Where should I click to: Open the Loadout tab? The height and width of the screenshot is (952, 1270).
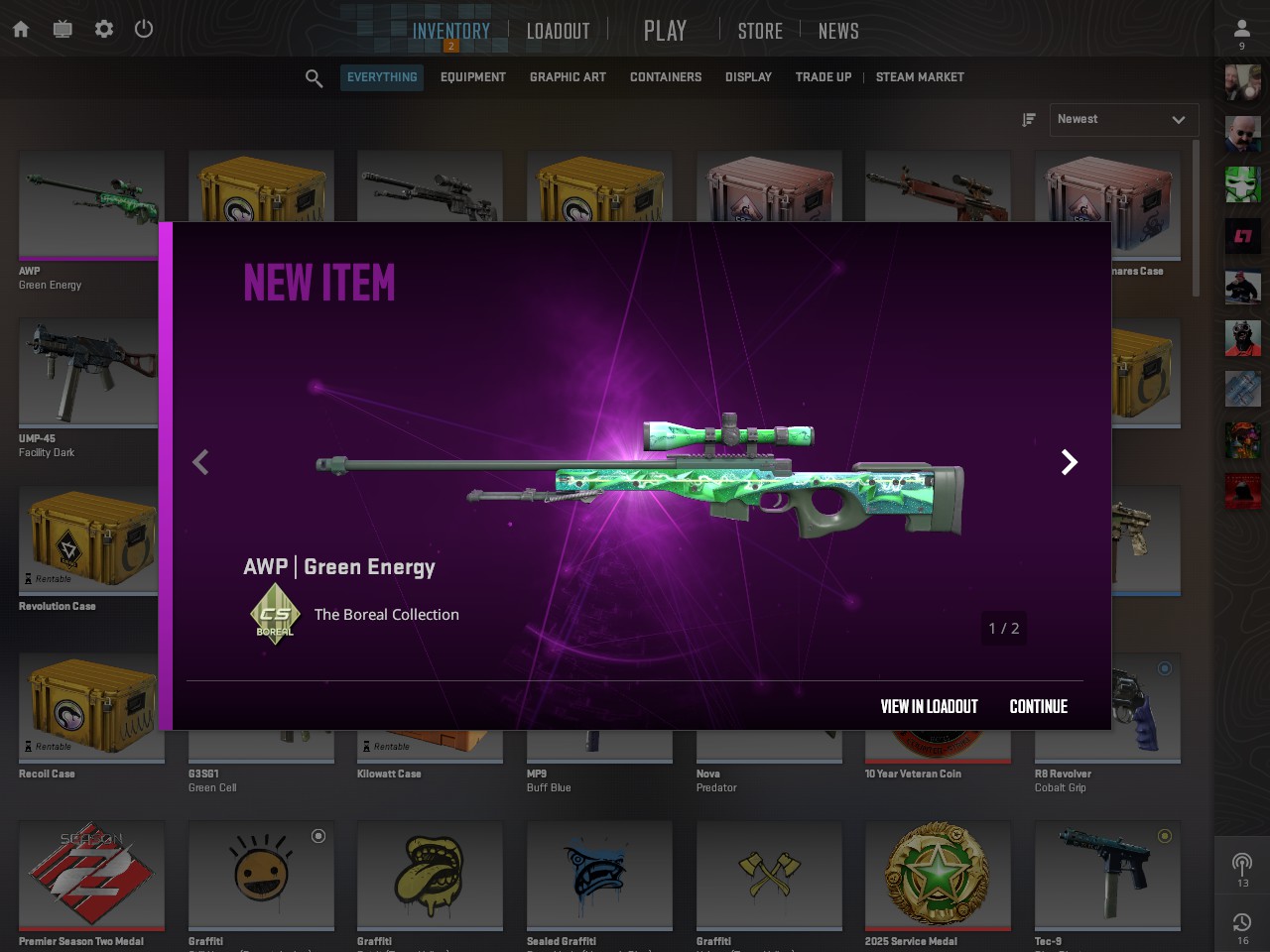[558, 31]
